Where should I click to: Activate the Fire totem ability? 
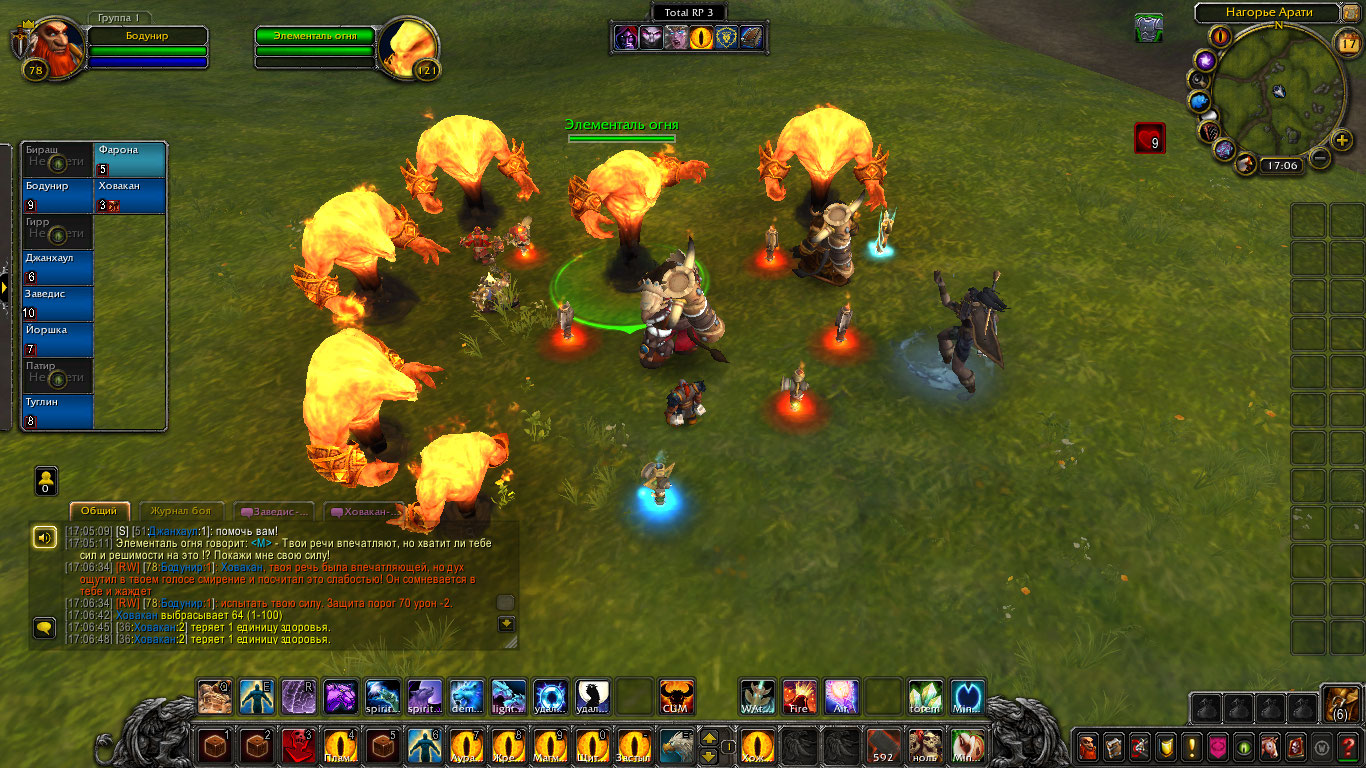(799, 696)
